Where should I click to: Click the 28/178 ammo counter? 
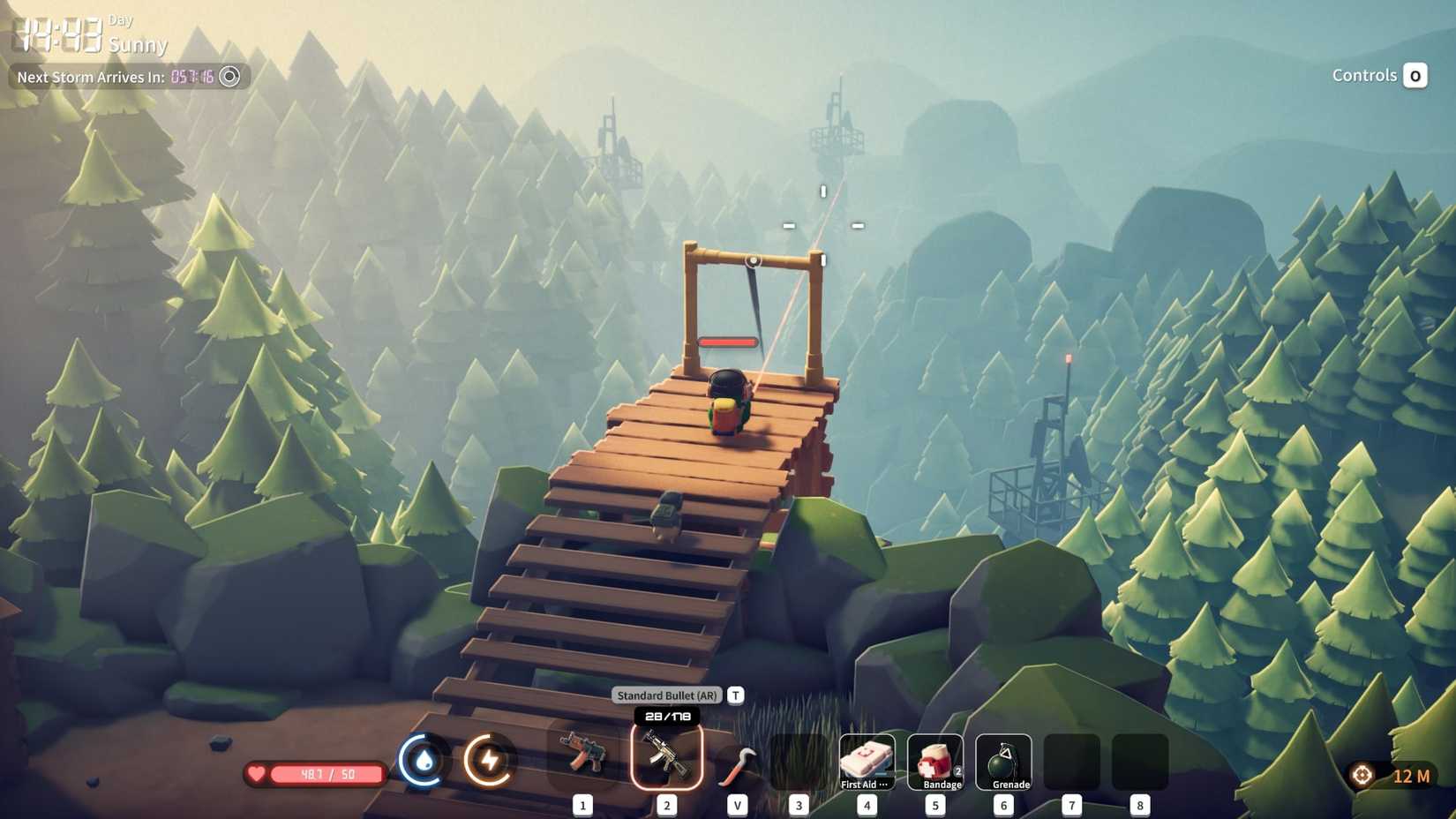click(666, 718)
